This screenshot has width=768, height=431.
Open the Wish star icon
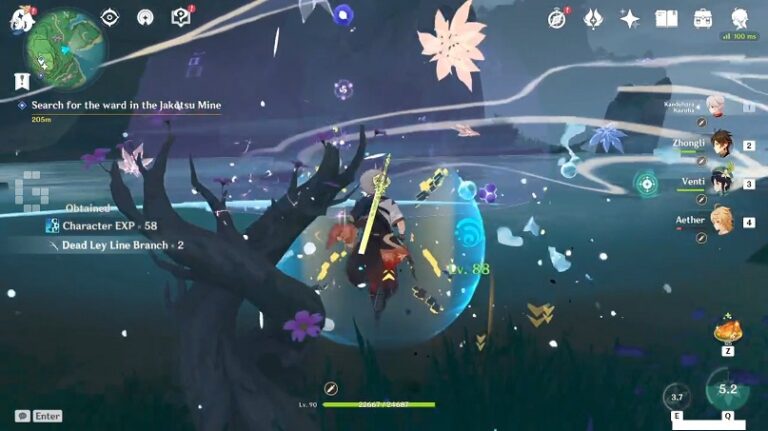pyautogui.click(x=629, y=18)
